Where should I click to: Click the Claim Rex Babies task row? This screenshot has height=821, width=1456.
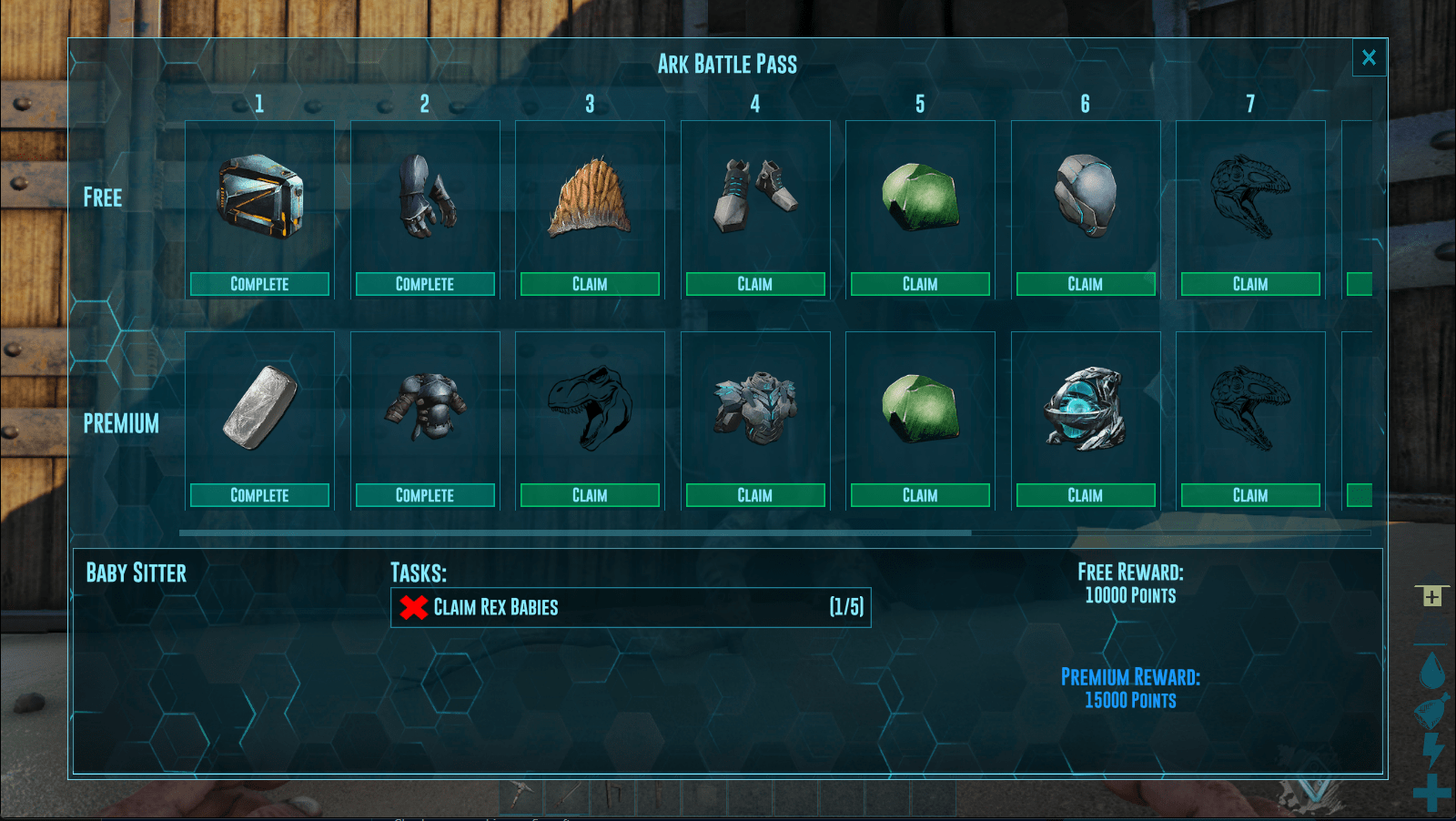tap(631, 607)
